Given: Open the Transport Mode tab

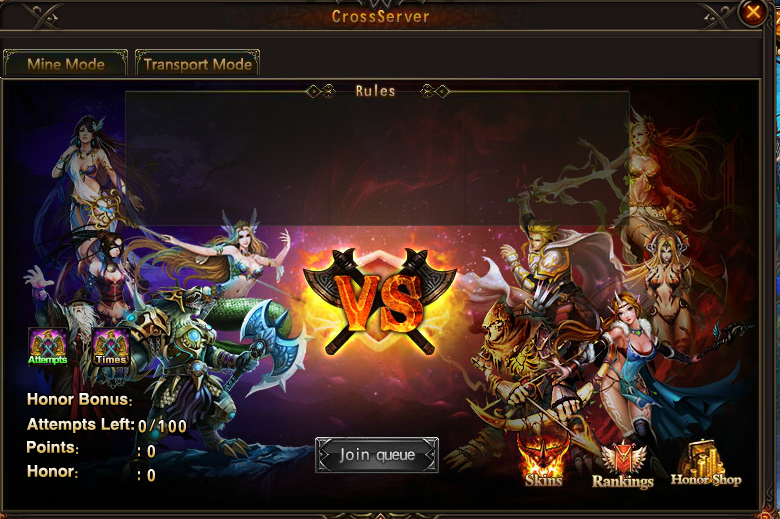Looking at the screenshot, I should click(197, 64).
